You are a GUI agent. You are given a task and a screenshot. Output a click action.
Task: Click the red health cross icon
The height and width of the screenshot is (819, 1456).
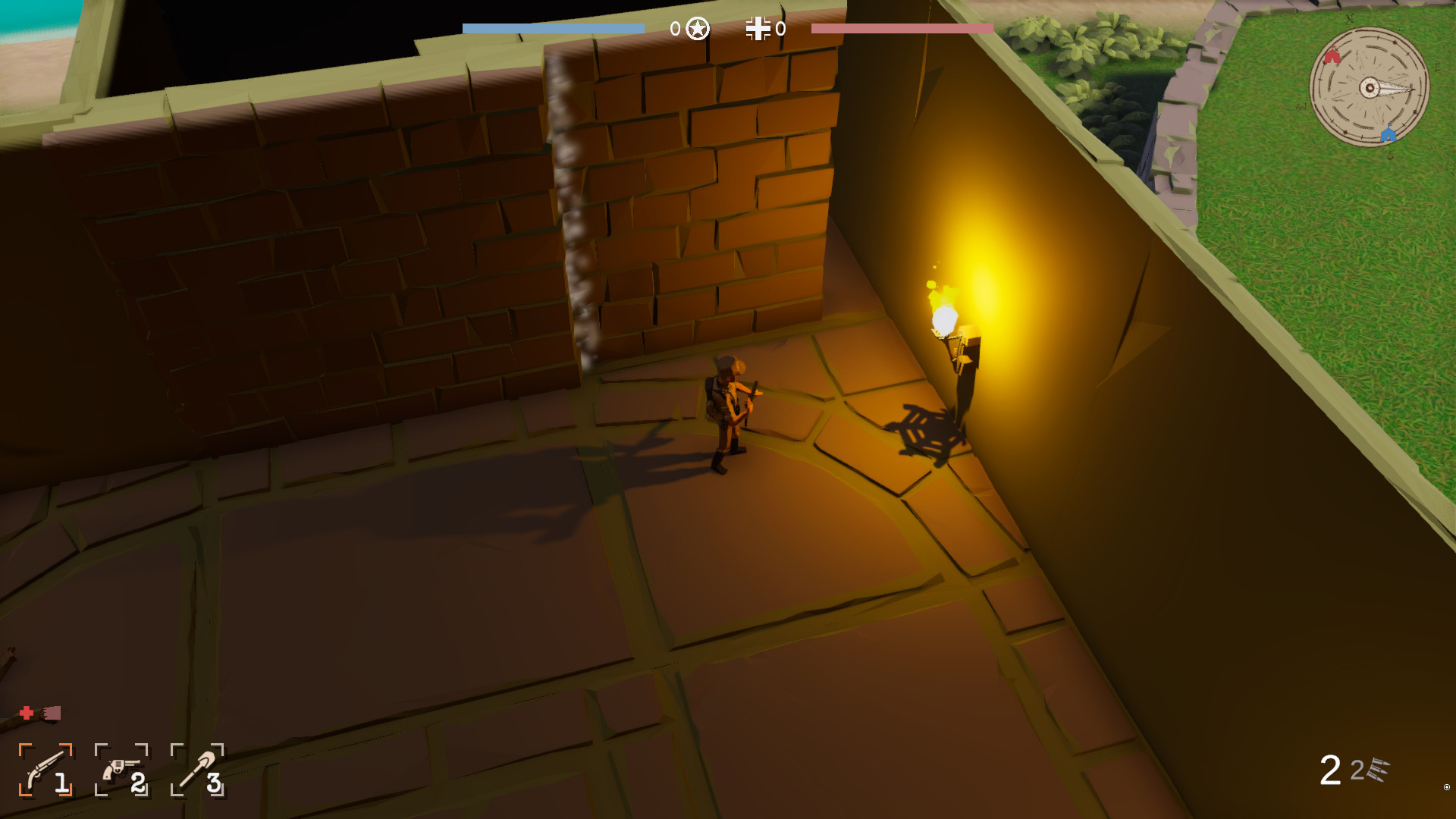click(26, 713)
